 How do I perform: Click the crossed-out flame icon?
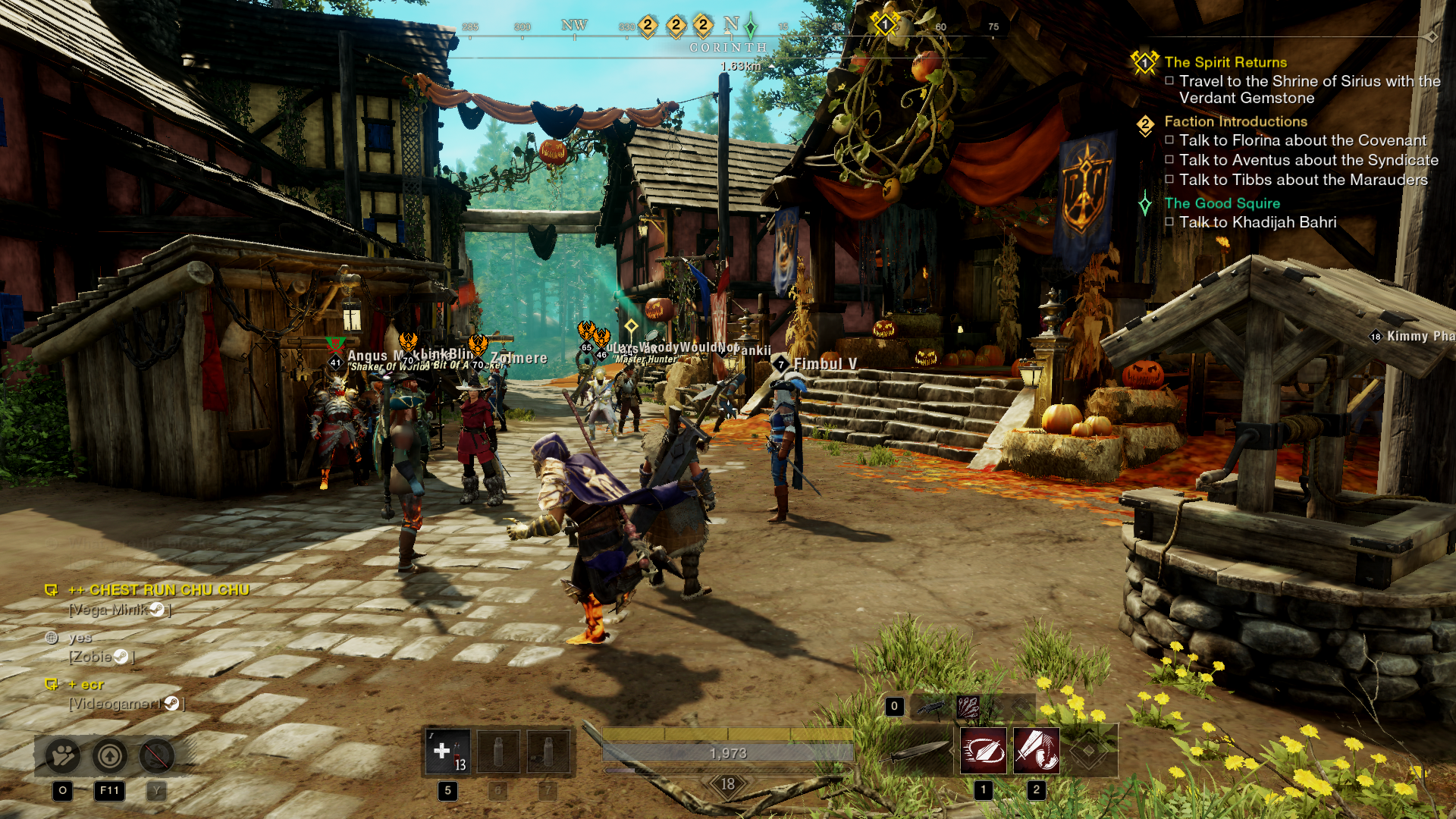tap(157, 756)
